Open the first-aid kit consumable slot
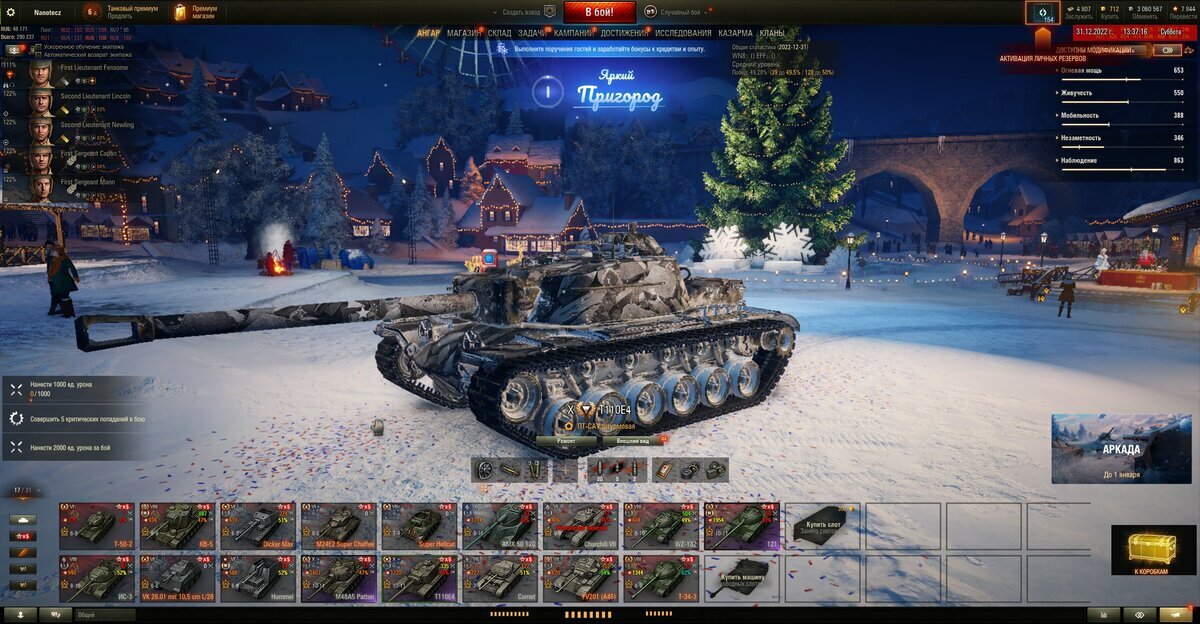1200x624 pixels. [662, 470]
